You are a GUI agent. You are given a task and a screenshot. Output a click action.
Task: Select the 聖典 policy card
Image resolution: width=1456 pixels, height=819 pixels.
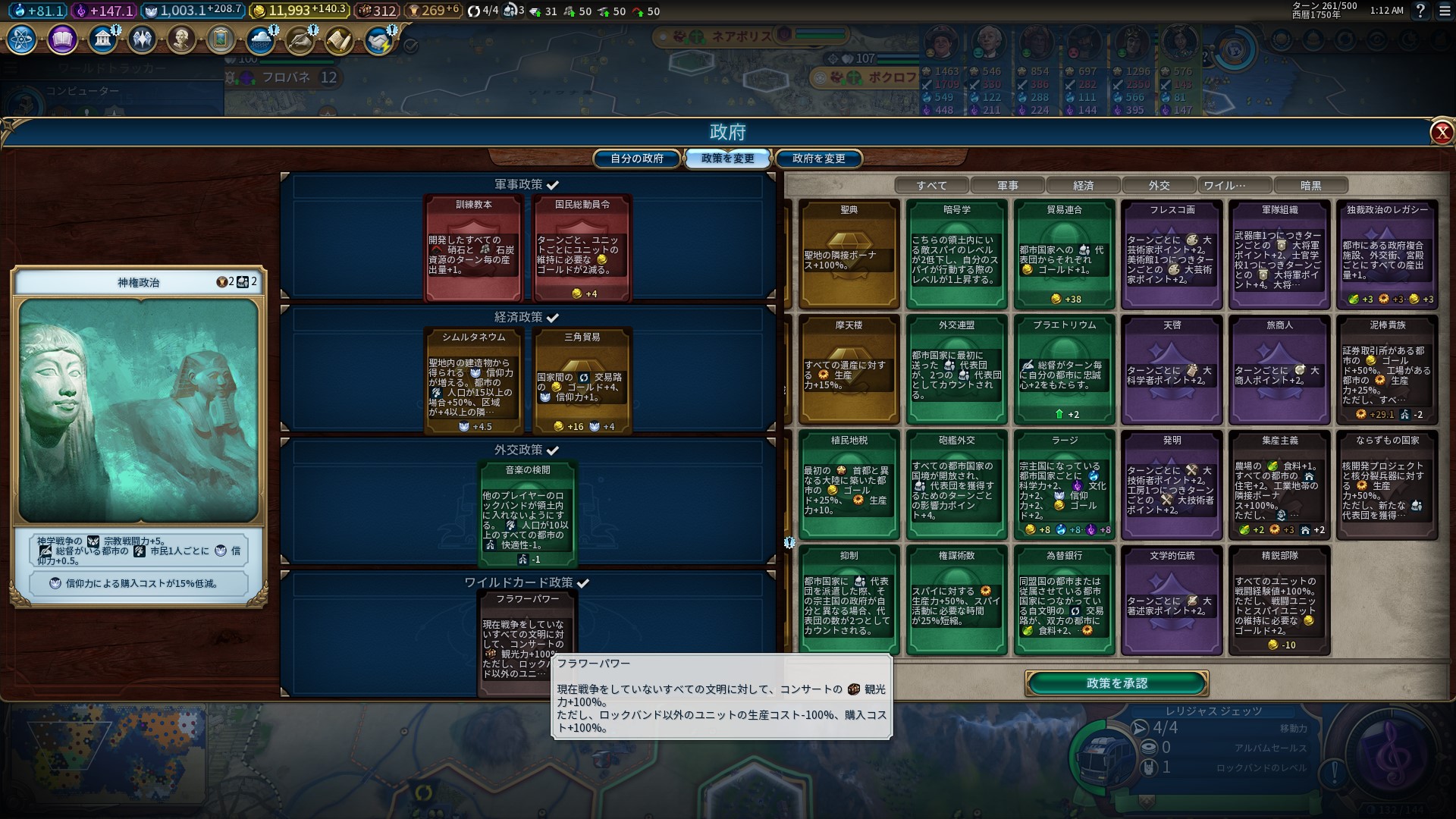849,254
